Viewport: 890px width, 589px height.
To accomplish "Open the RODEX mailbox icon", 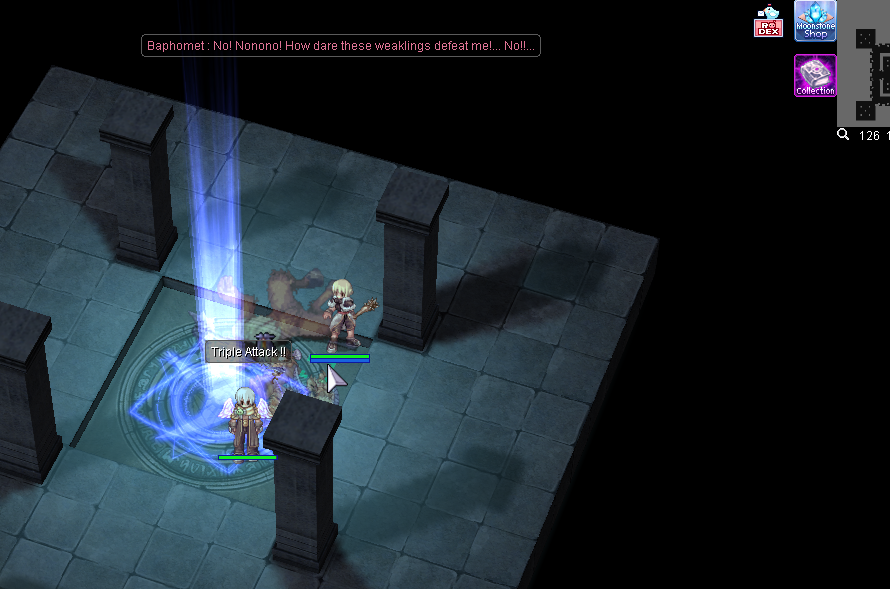I will click(x=768, y=22).
